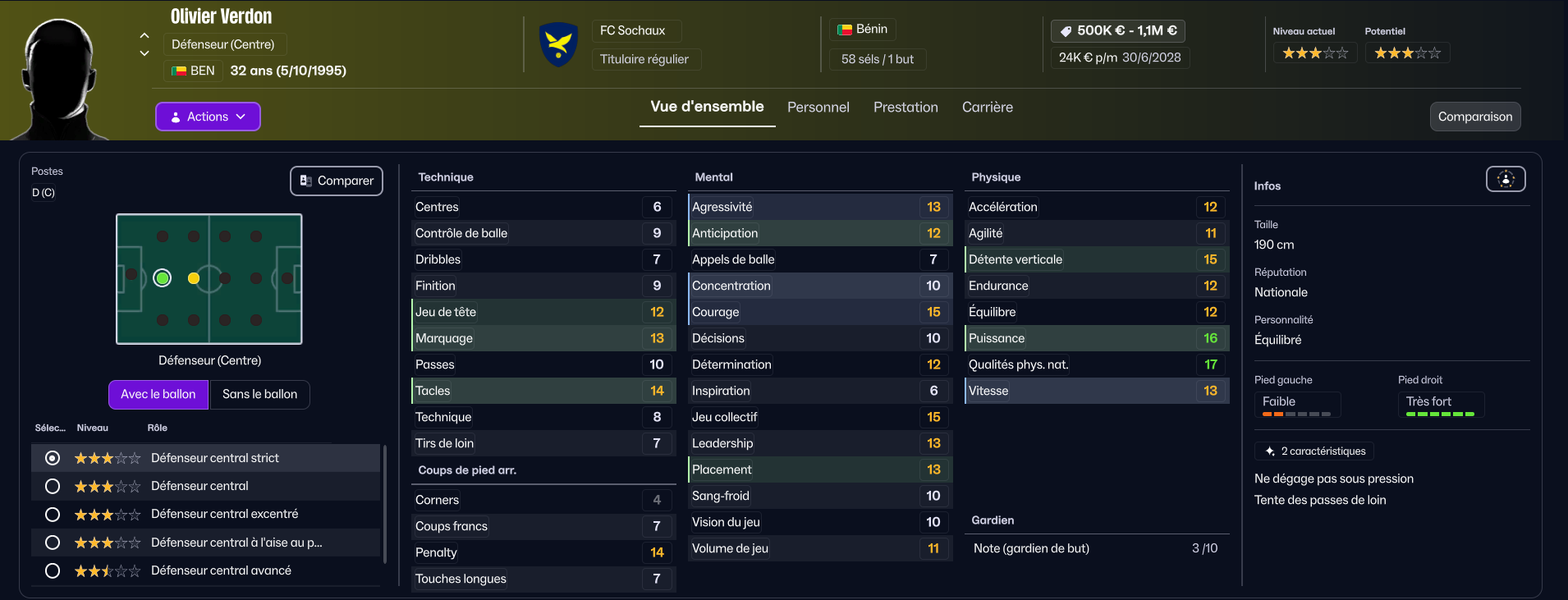The width and height of the screenshot is (1568, 600).
Task: Open the Actions dropdown
Action: (208, 117)
